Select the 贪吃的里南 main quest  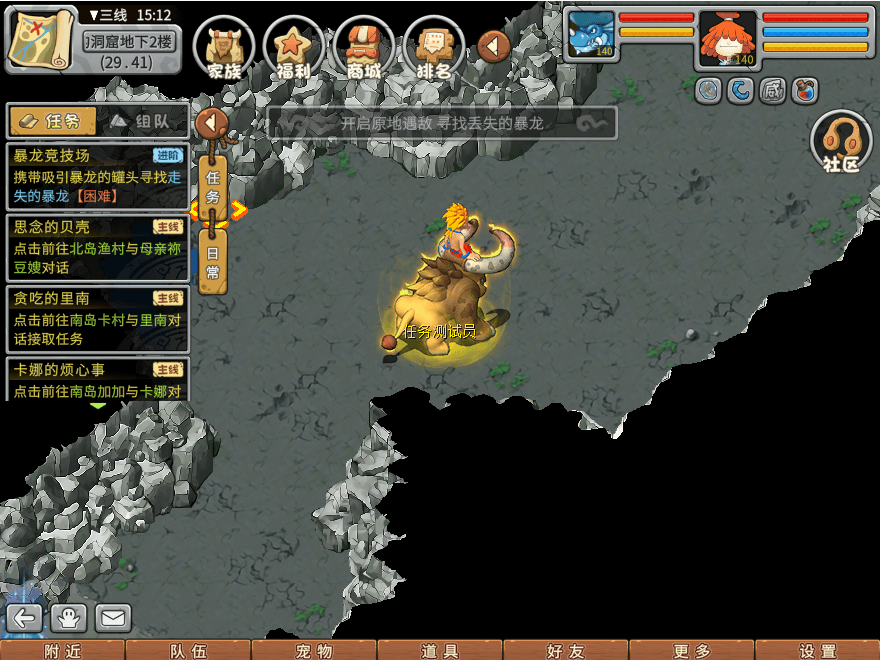point(97,320)
